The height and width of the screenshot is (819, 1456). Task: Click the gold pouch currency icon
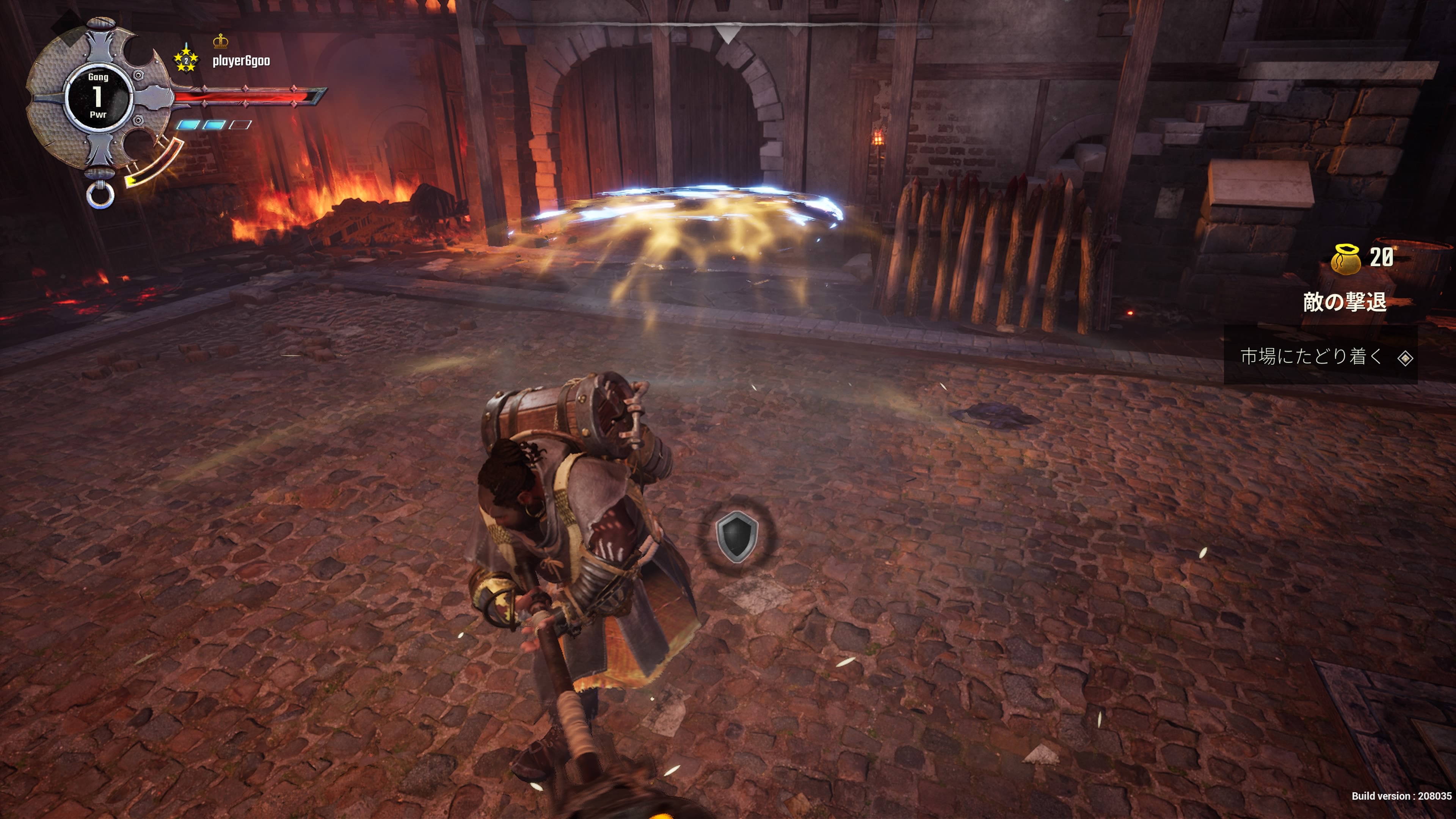pyautogui.click(x=1346, y=259)
